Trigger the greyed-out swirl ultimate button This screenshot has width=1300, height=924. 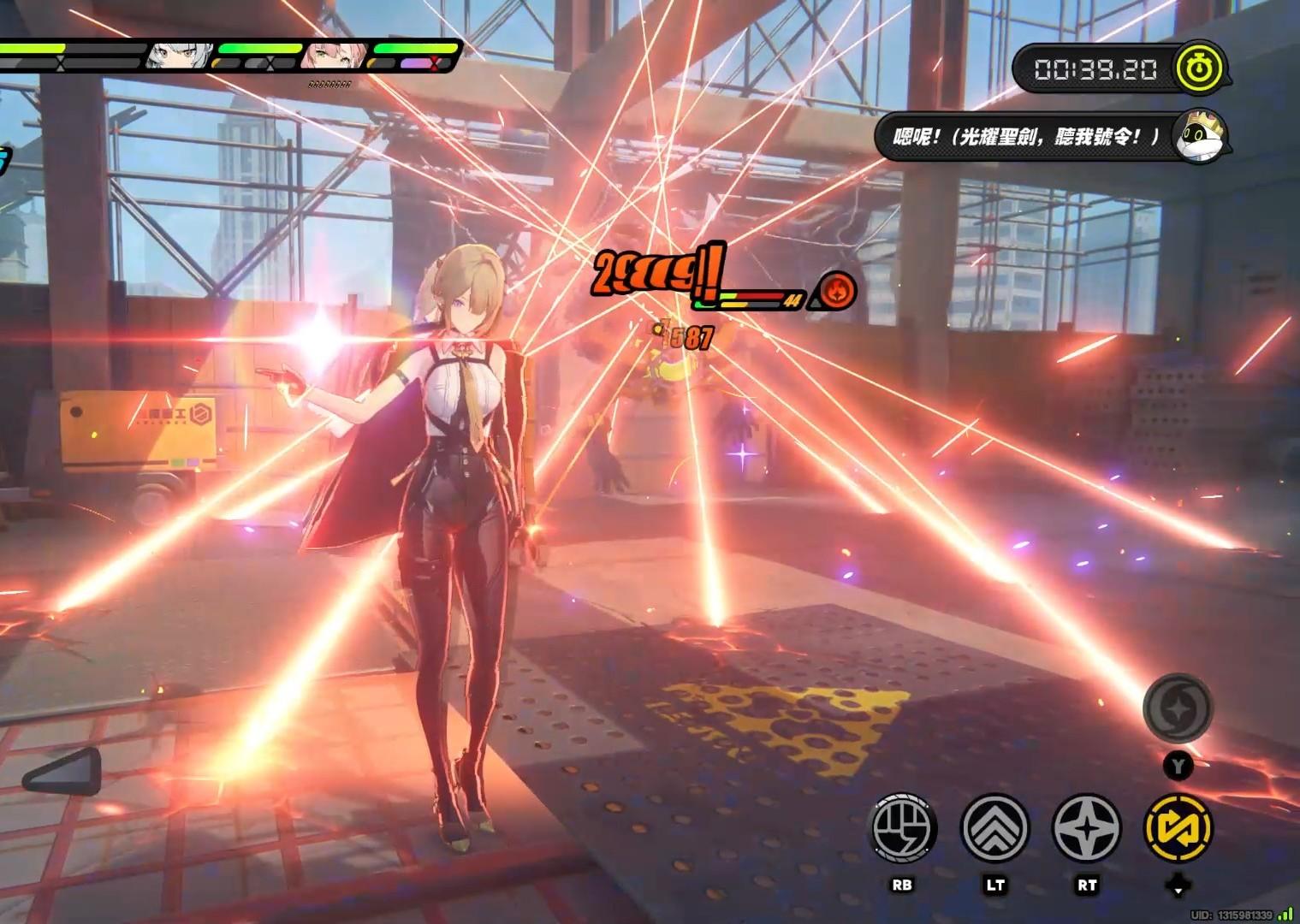click(1178, 708)
